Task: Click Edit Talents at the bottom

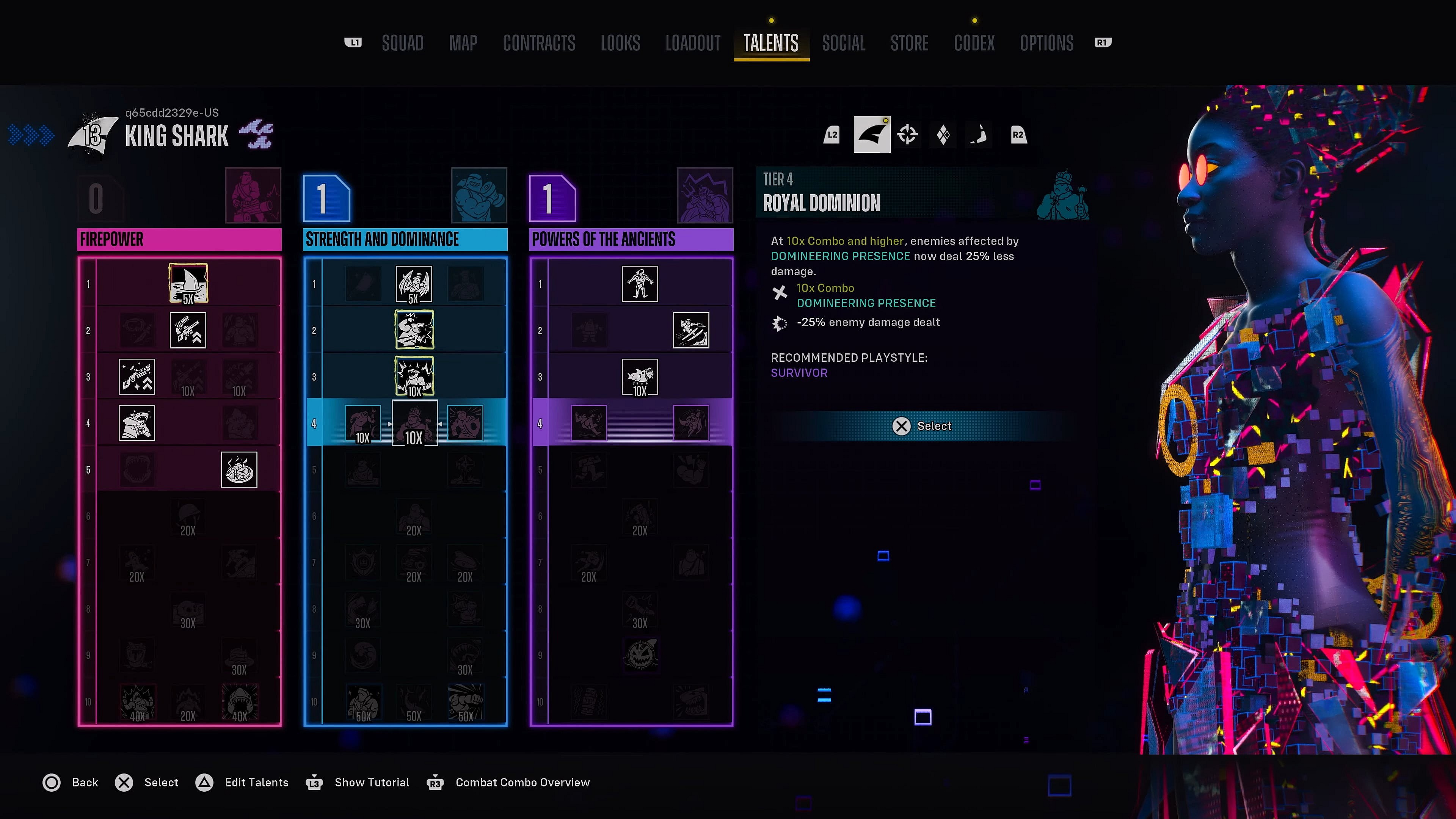Action: 256,782
